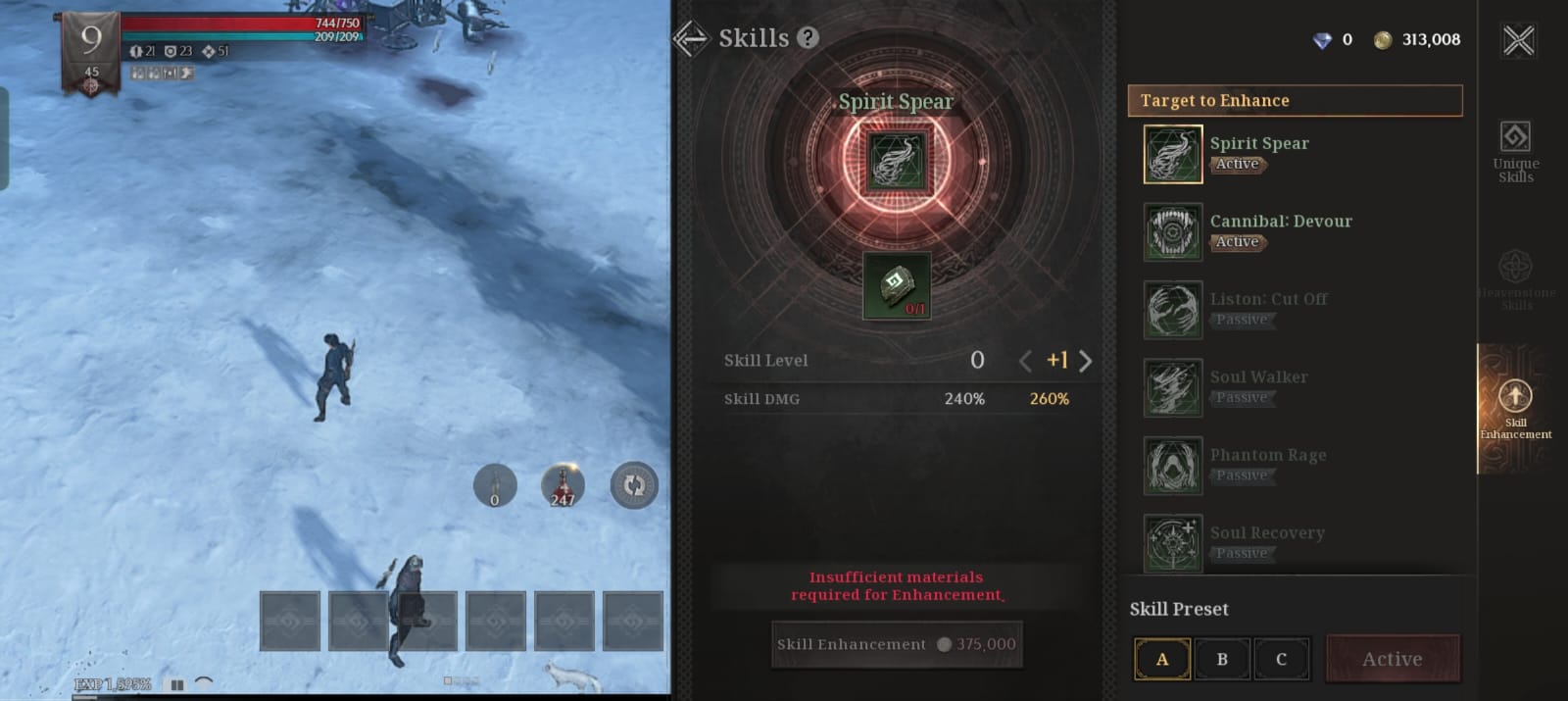Tap the enhancement material book slot
This screenshot has height=701, width=1568.
pyautogui.click(x=896, y=285)
